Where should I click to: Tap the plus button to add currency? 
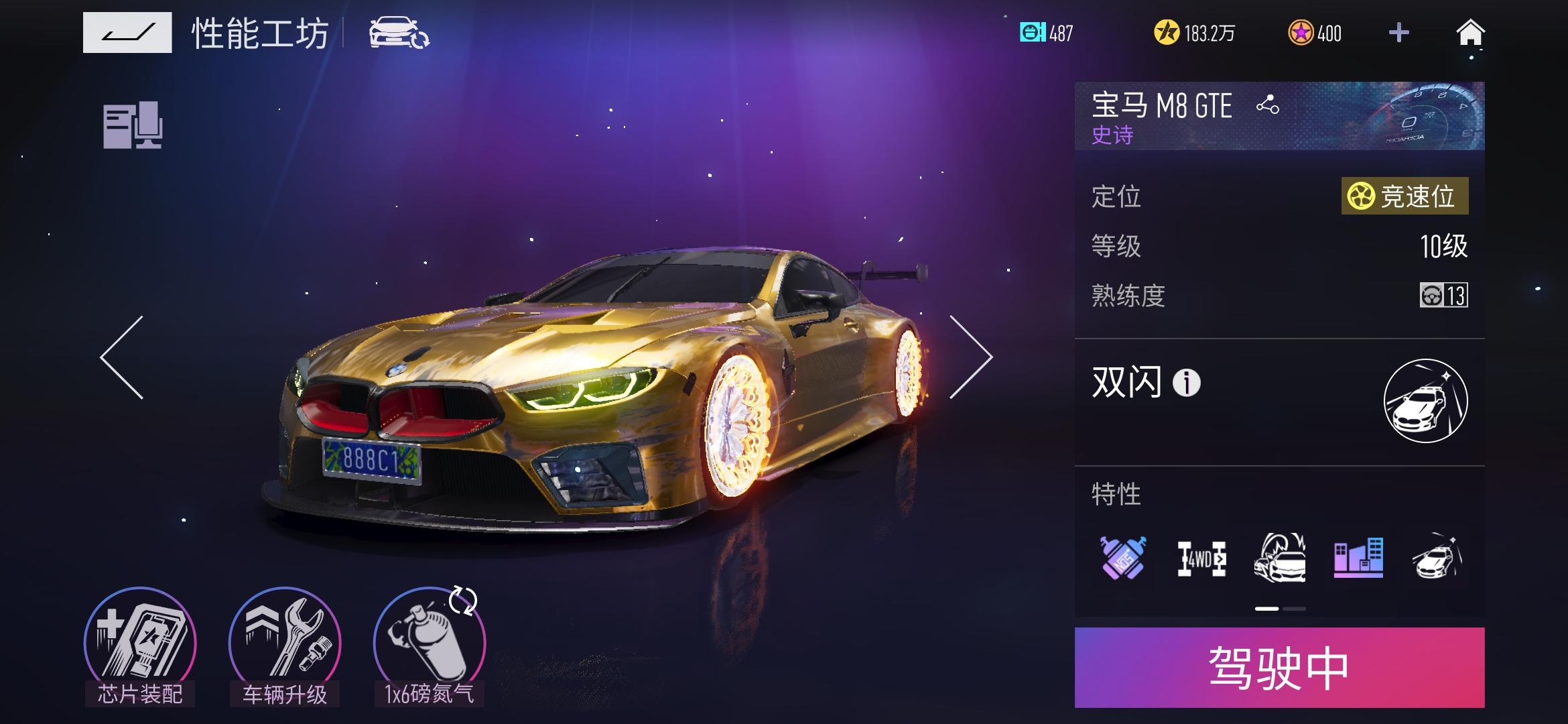pyautogui.click(x=1398, y=32)
